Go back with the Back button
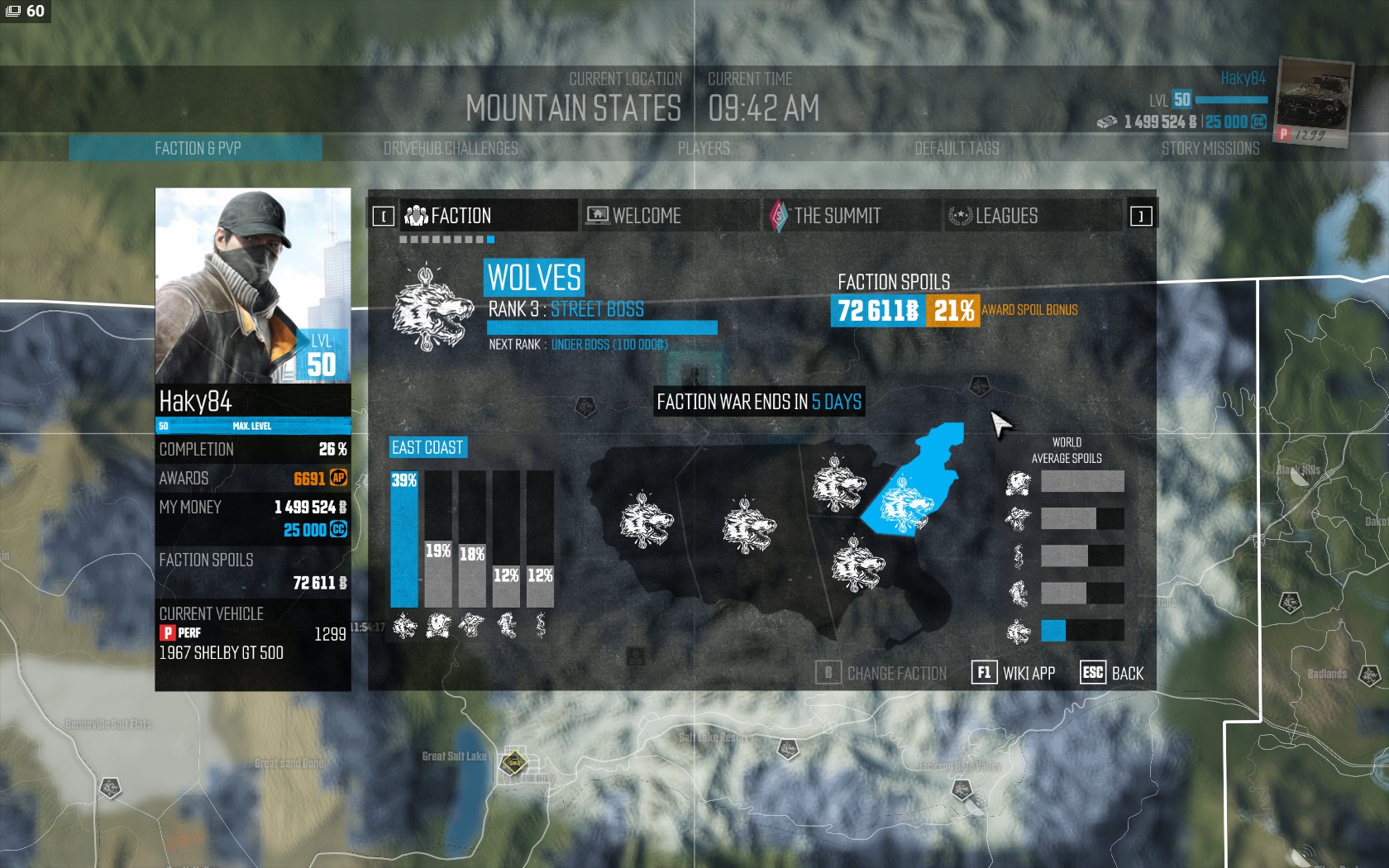 pos(1112,673)
